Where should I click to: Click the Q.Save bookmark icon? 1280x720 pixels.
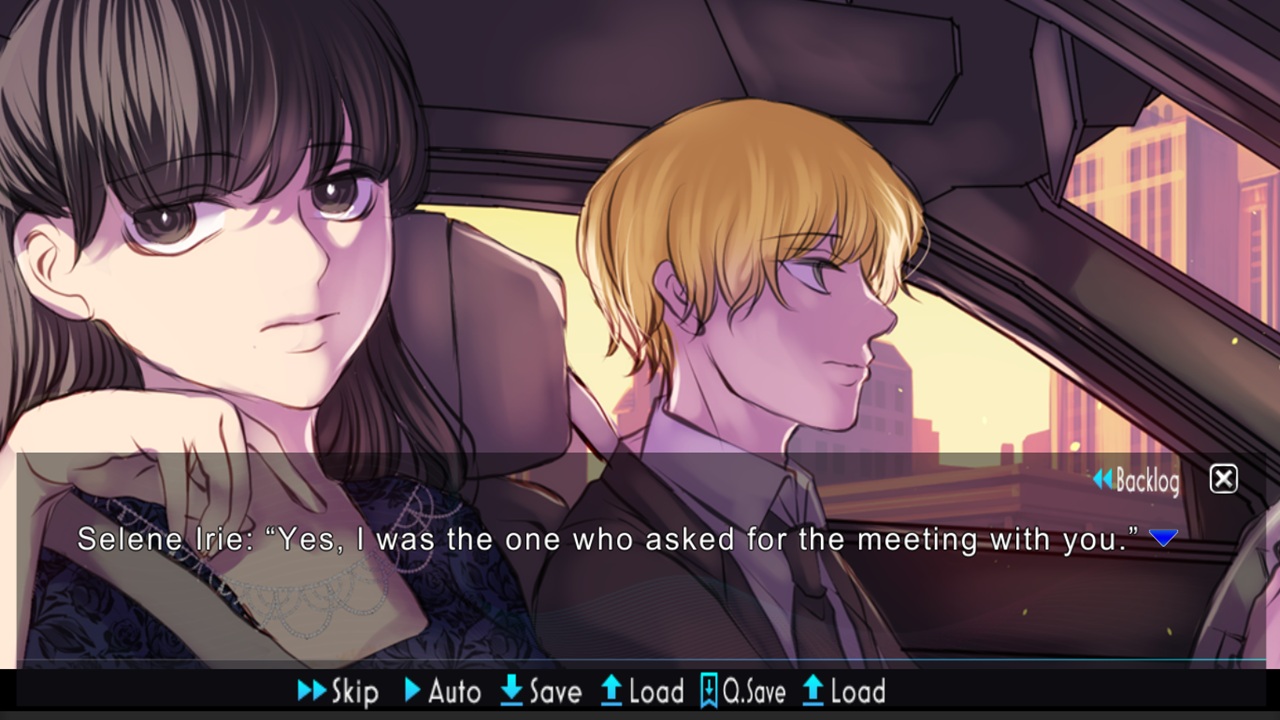pos(707,691)
